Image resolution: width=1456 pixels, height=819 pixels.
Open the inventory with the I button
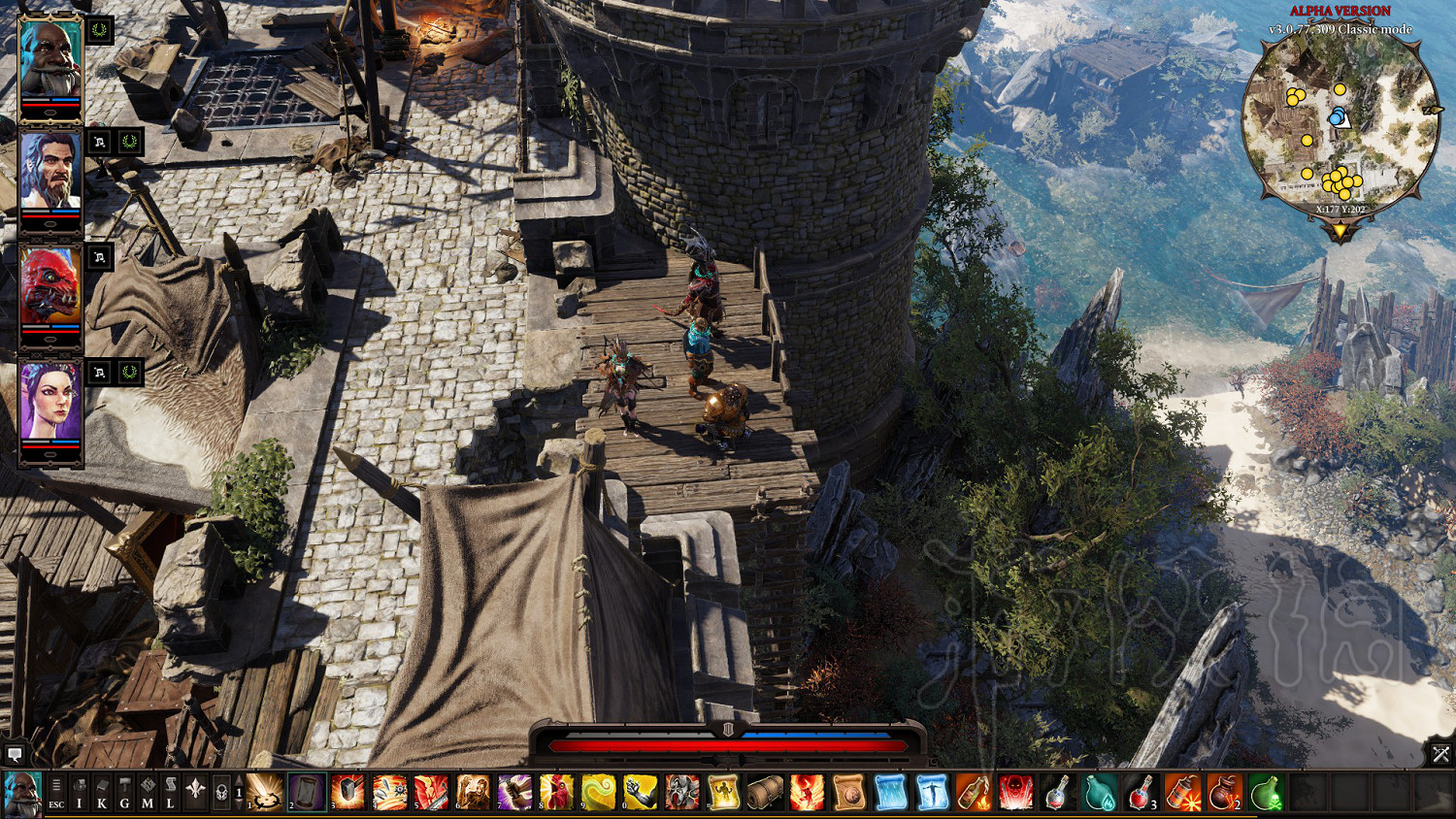[x=80, y=792]
